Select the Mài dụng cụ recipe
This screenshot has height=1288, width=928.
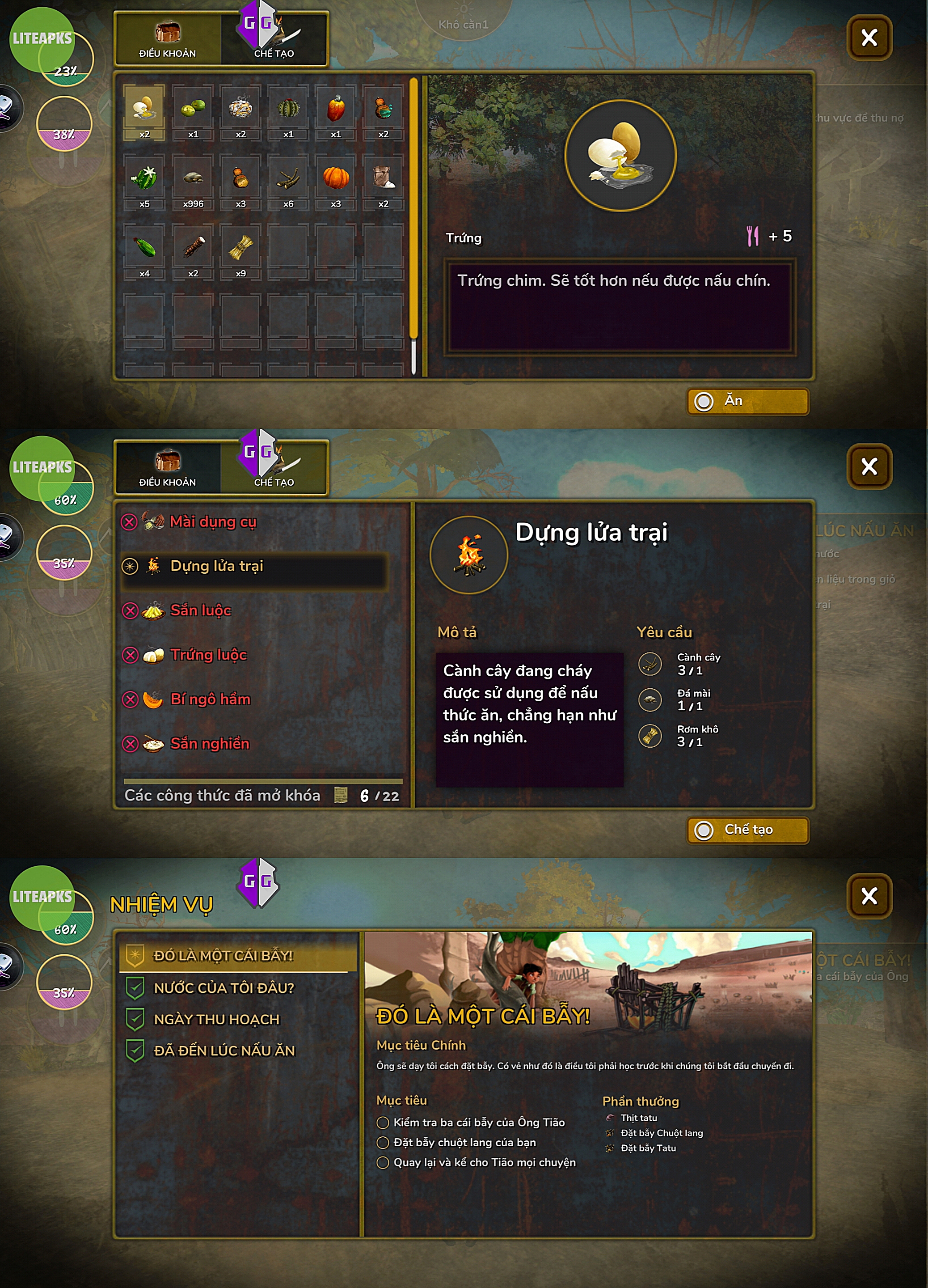pyautogui.click(x=213, y=521)
